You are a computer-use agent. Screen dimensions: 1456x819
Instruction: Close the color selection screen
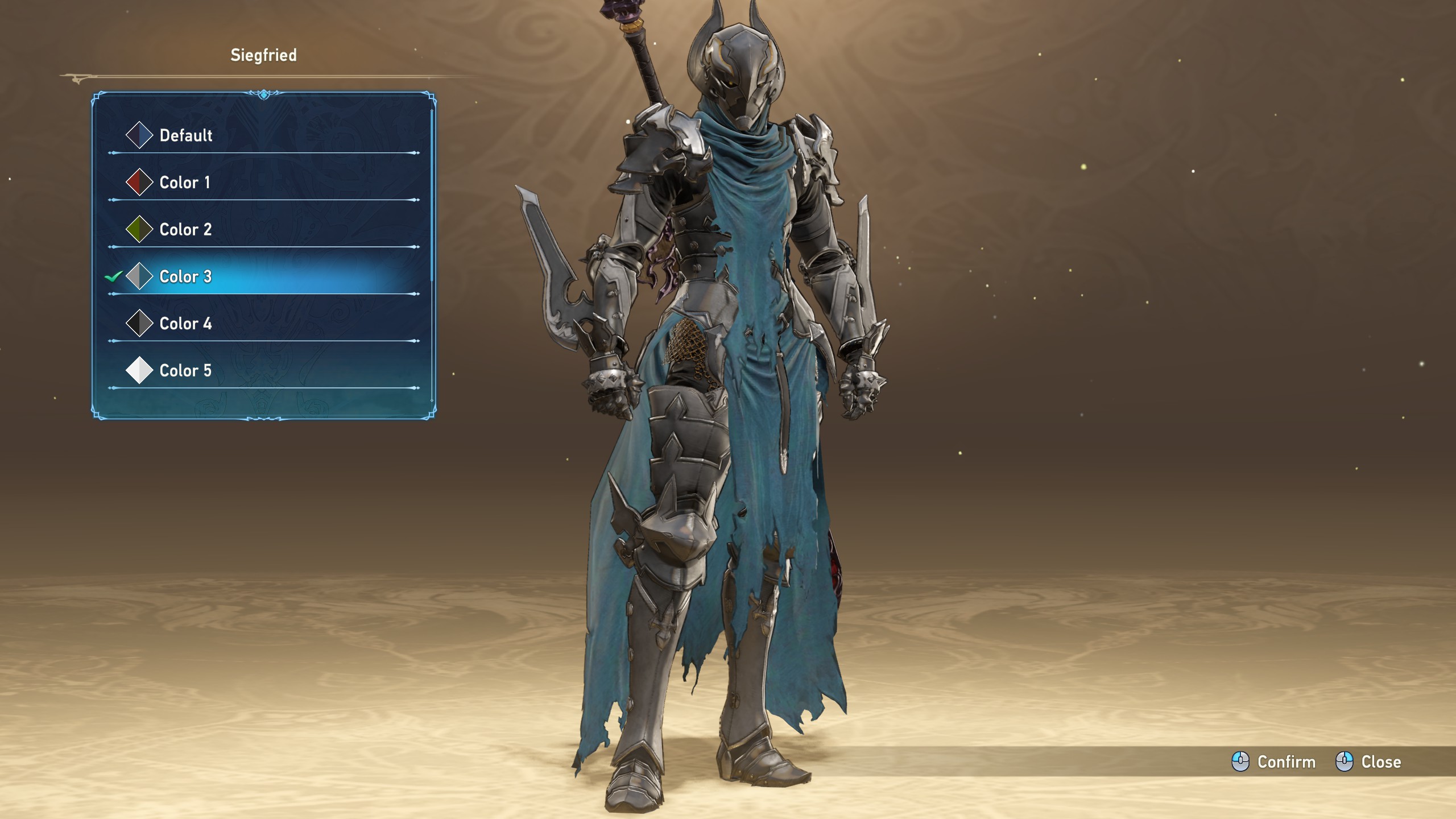click(x=1368, y=762)
